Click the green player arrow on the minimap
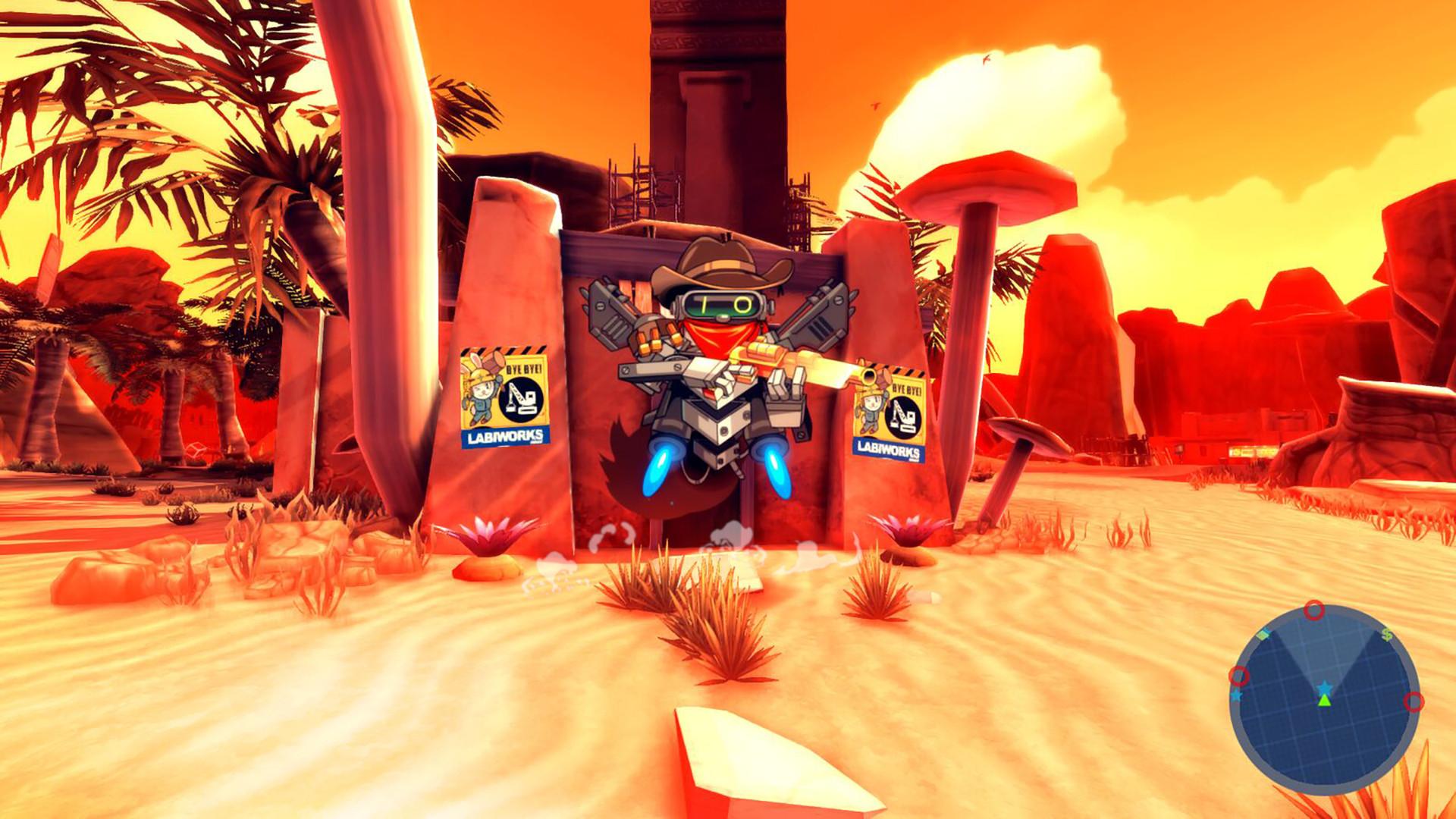The height and width of the screenshot is (819, 1456). point(1324,702)
